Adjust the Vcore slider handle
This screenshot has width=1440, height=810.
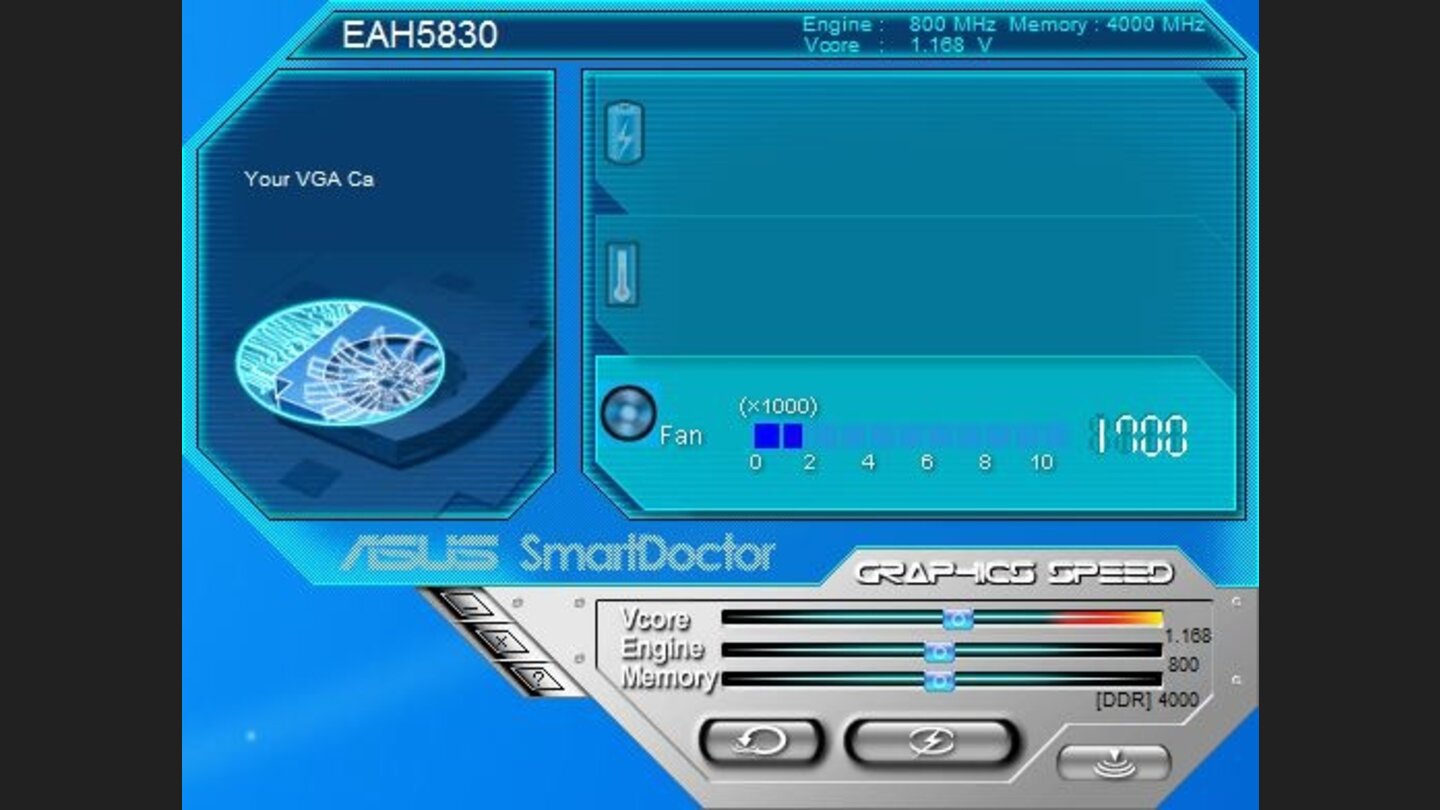(957, 620)
